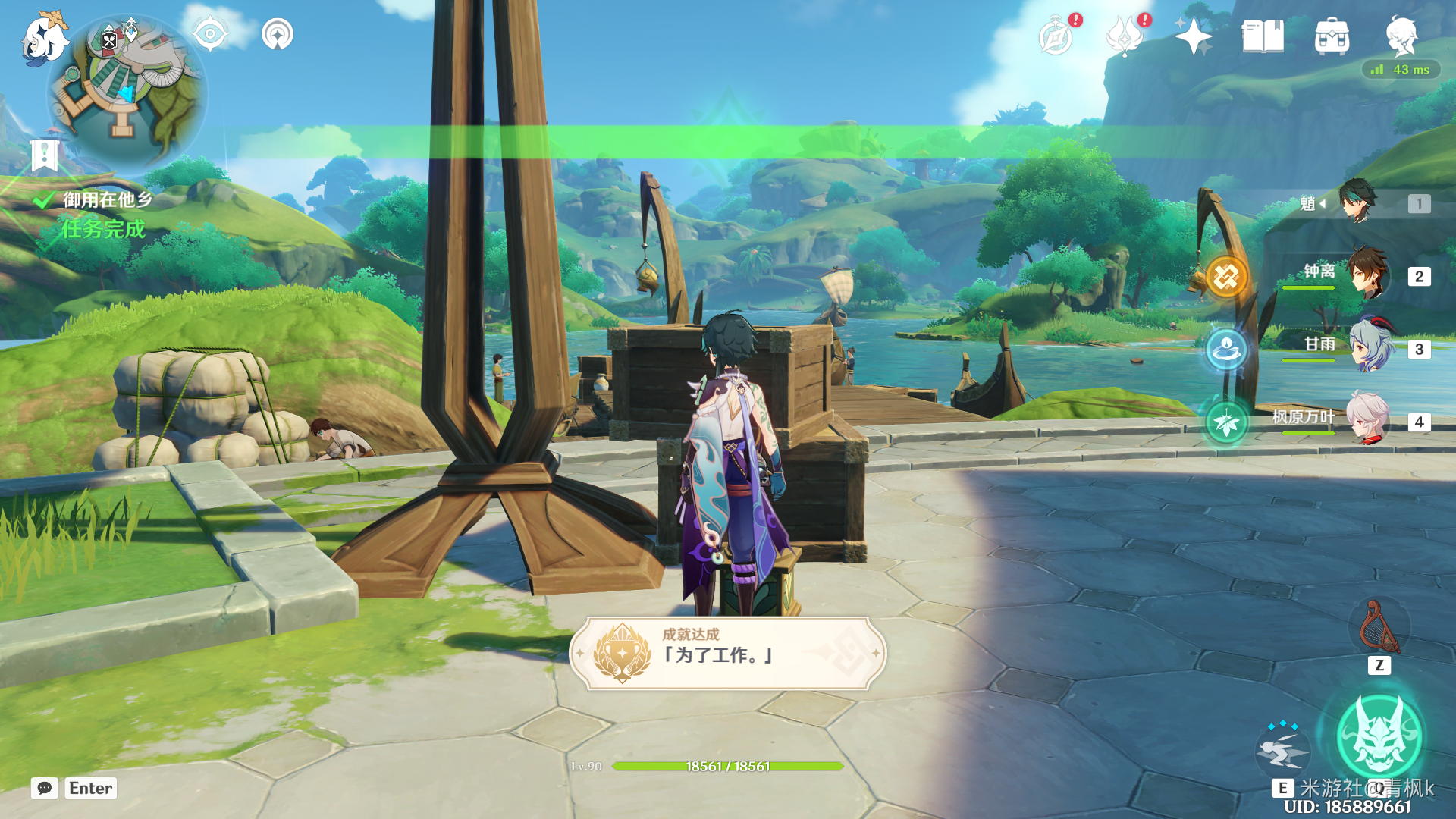The height and width of the screenshot is (819, 1456).
Task: Toggle the elemental sight eye icon
Action: (x=210, y=34)
